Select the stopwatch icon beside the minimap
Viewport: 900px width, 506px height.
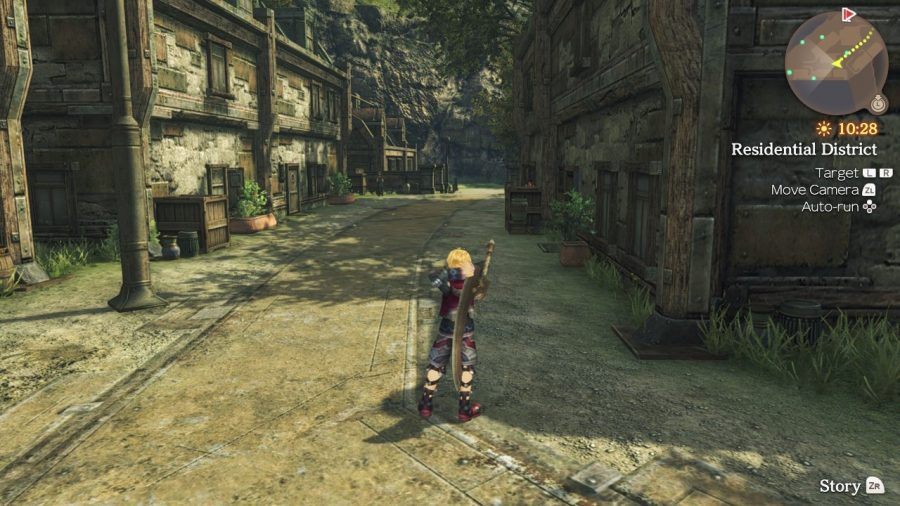click(x=877, y=103)
